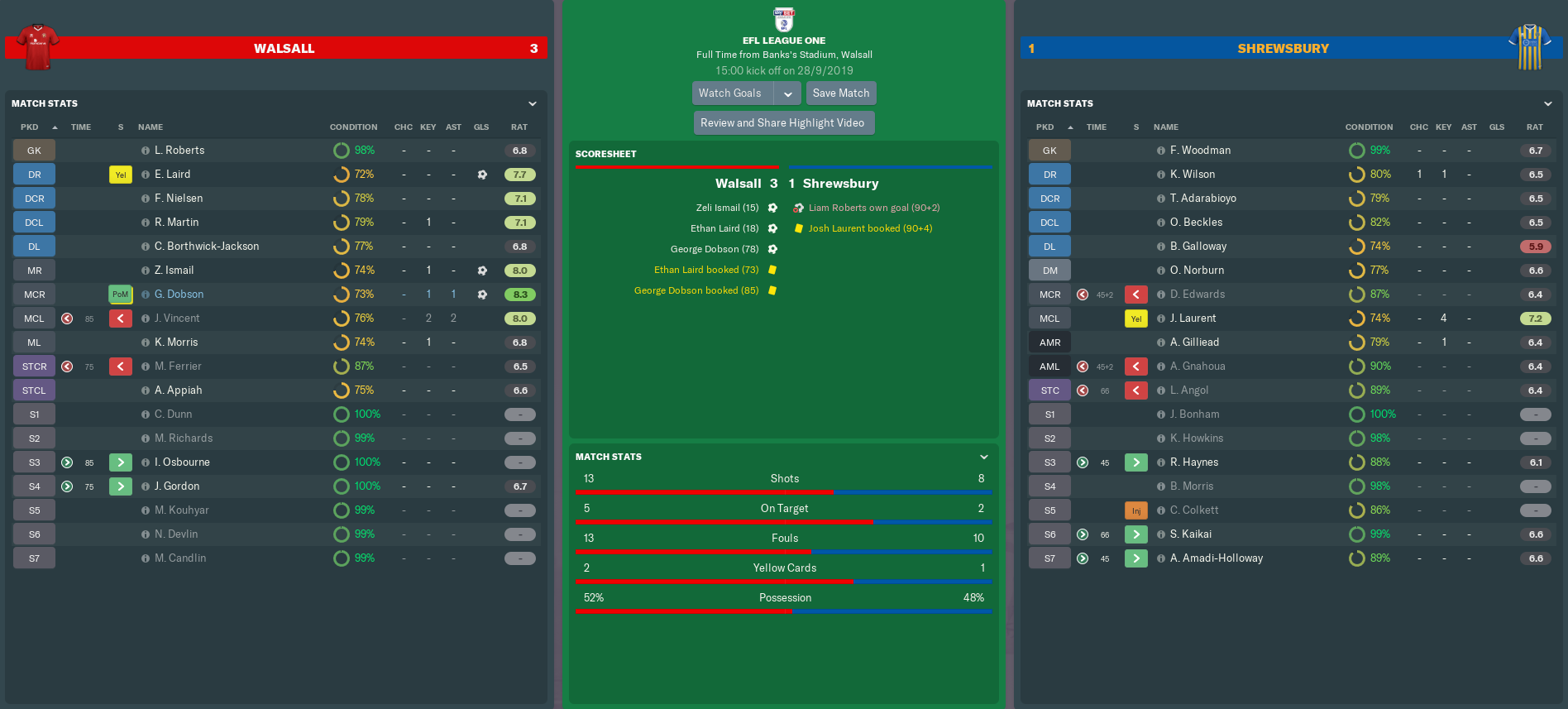The width and height of the screenshot is (1568, 709).
Task: Open the dropdown arrow beside Watch Goals
Action: point(788,93)
